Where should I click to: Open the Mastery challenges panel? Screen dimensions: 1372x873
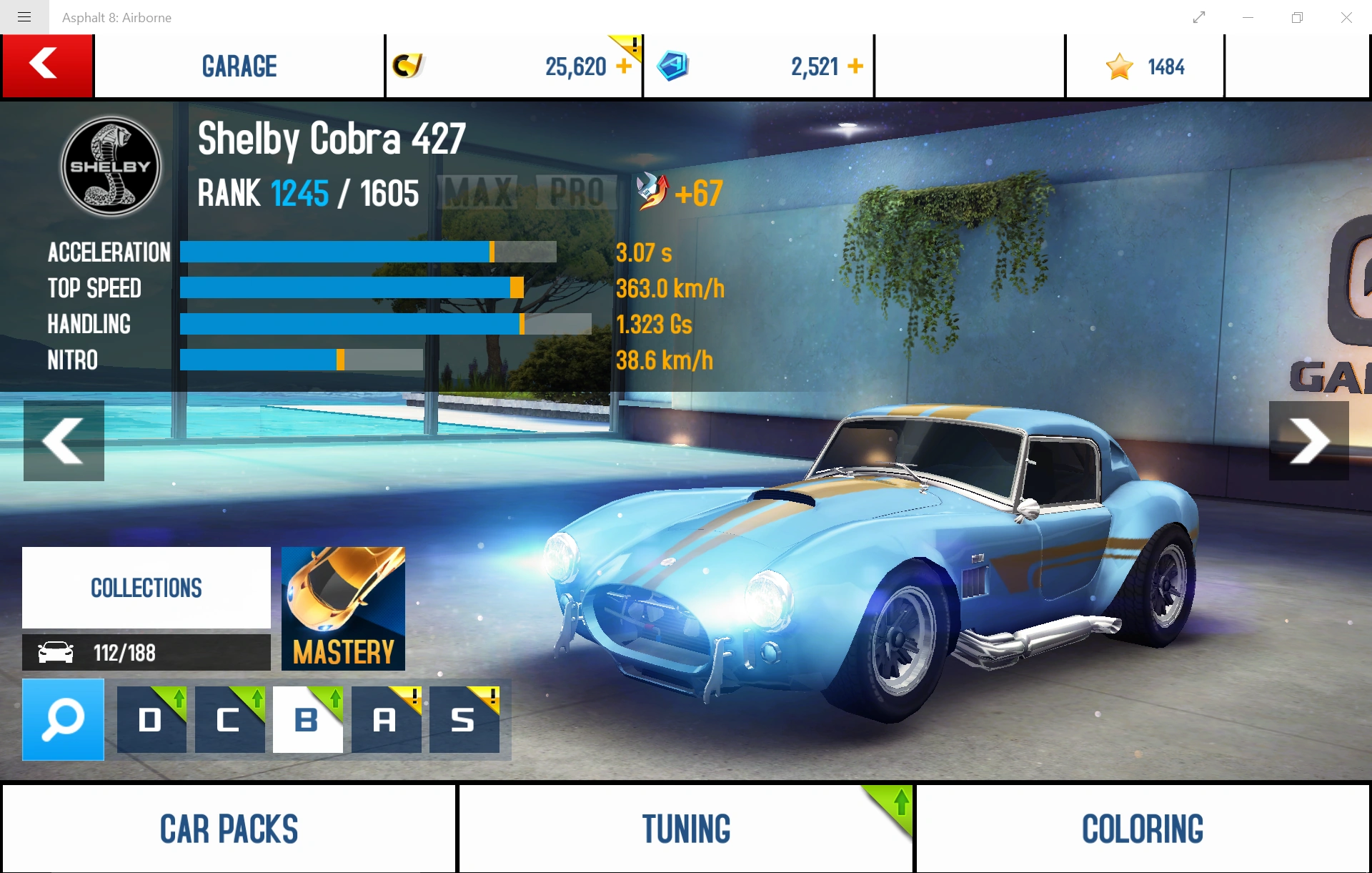click(x=343, y=608)
